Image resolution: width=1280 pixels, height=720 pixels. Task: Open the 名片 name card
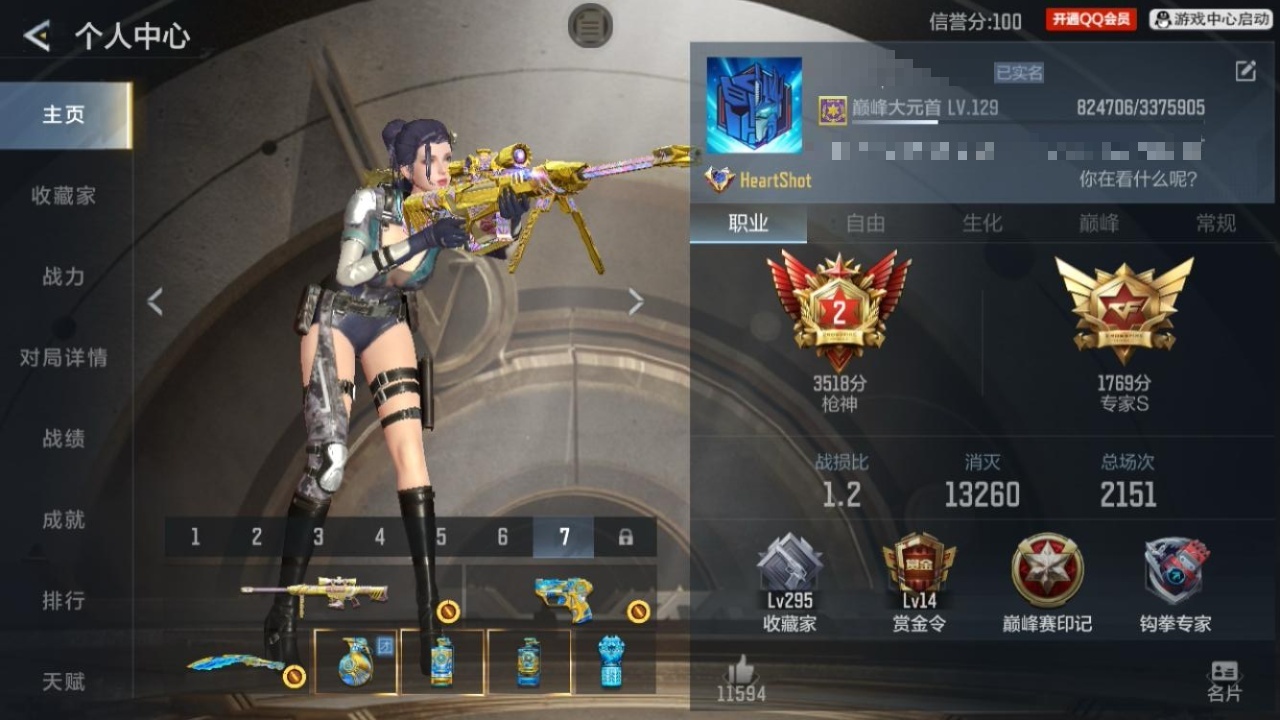(x=1224, y=681)
